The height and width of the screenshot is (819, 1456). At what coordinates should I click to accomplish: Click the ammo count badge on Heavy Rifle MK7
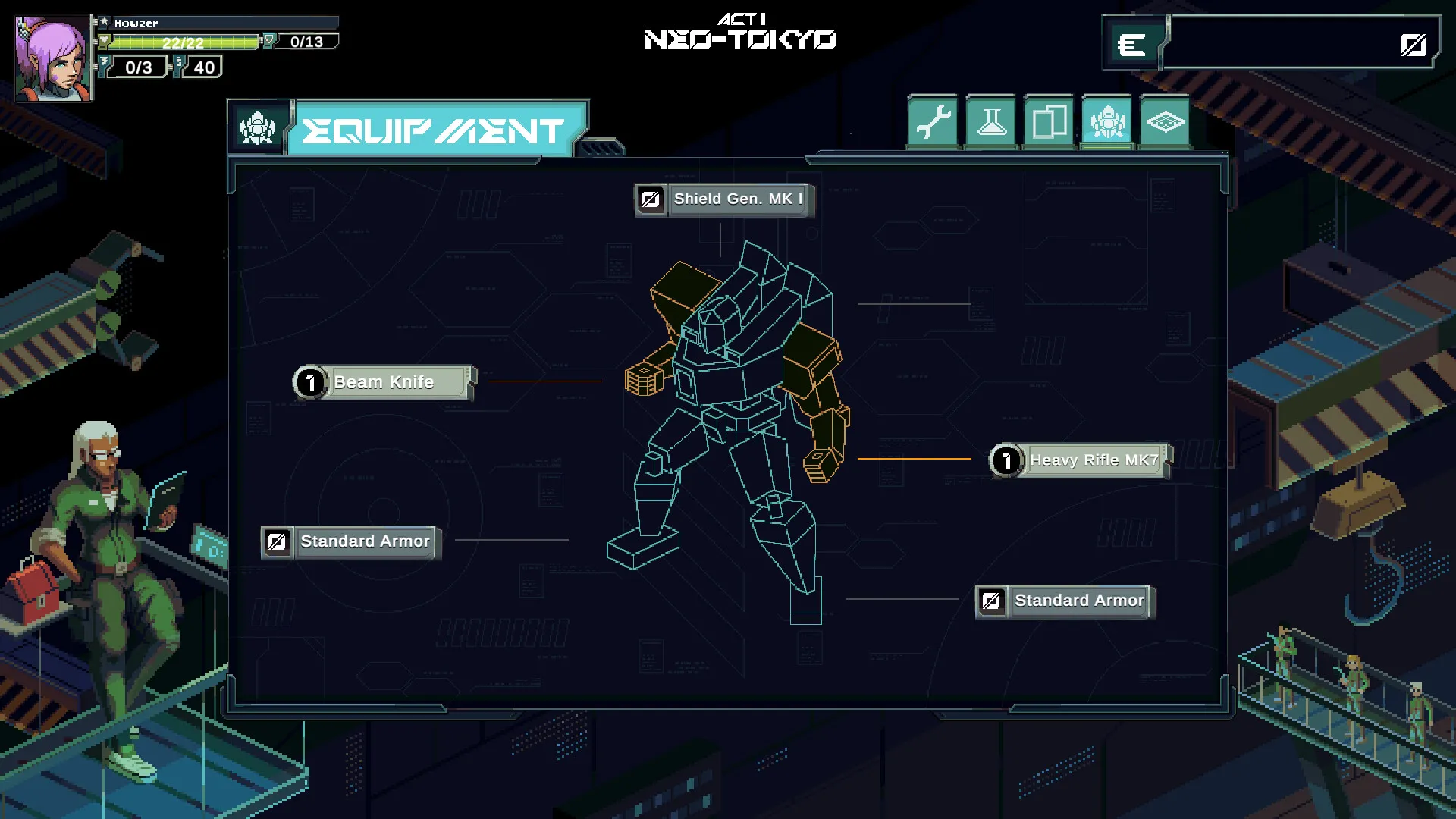(x=1006, y=460)
